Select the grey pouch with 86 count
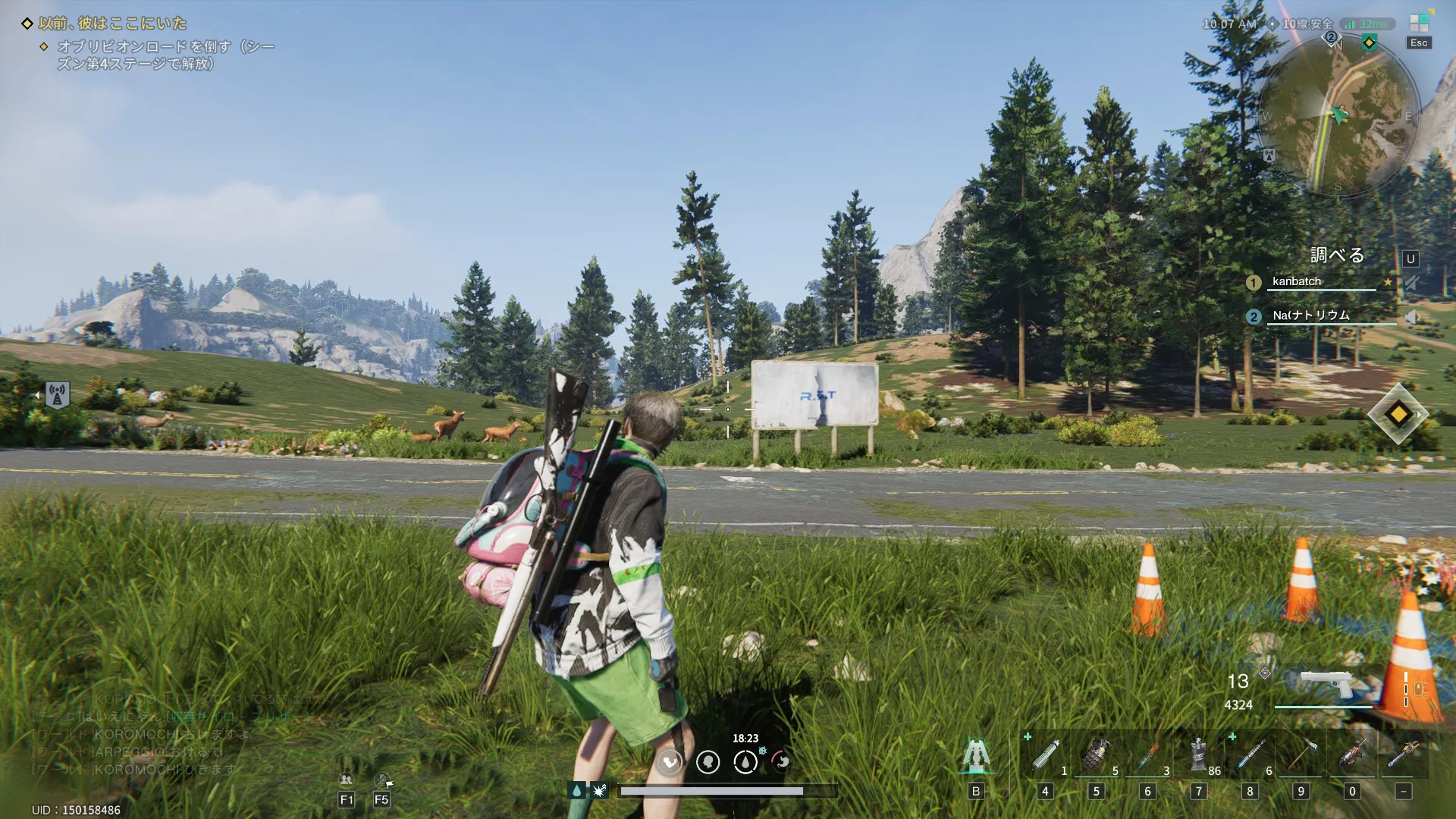Image resolution: width=1456 pixels, height=819 pixels. click(x=1198, y=755)
